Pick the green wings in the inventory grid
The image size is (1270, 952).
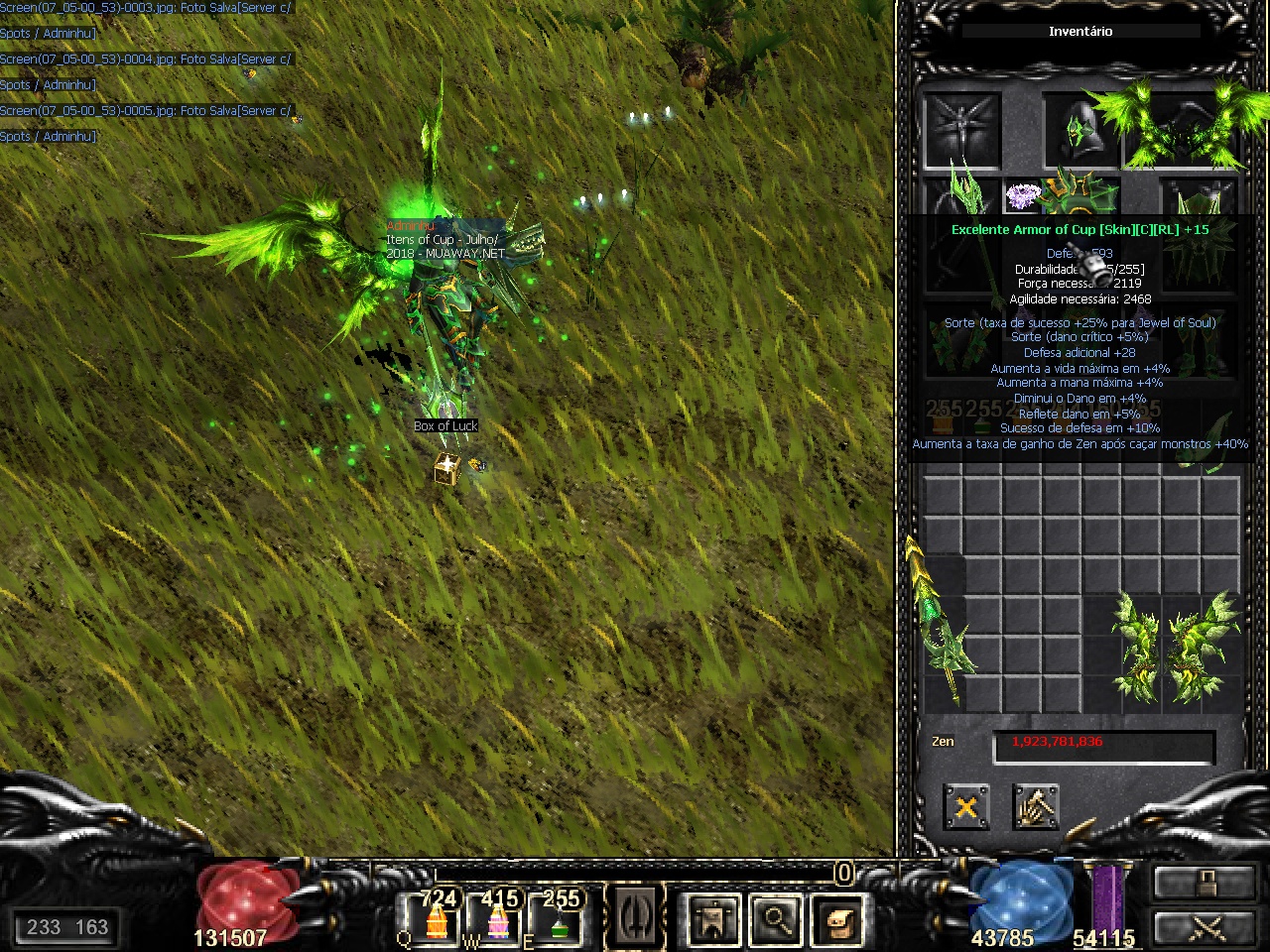coord(1178,650)
